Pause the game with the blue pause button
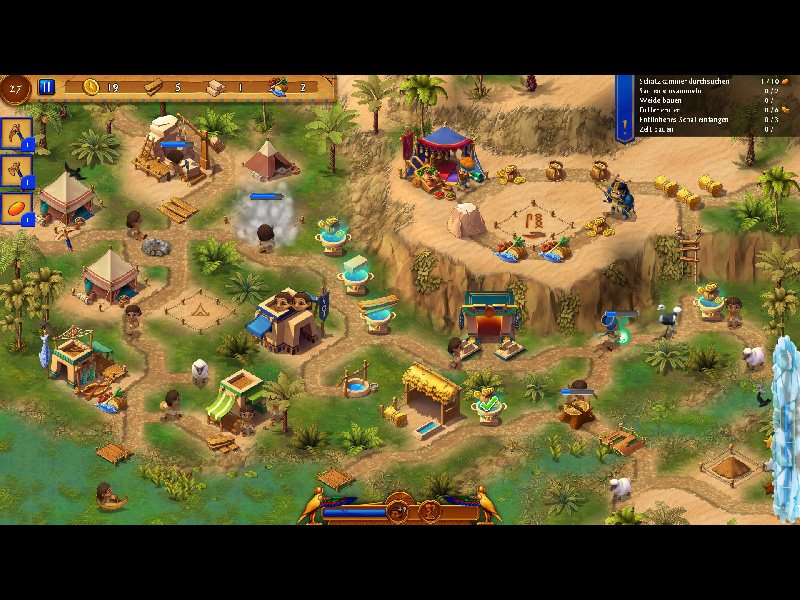 (x=46, y=87)
